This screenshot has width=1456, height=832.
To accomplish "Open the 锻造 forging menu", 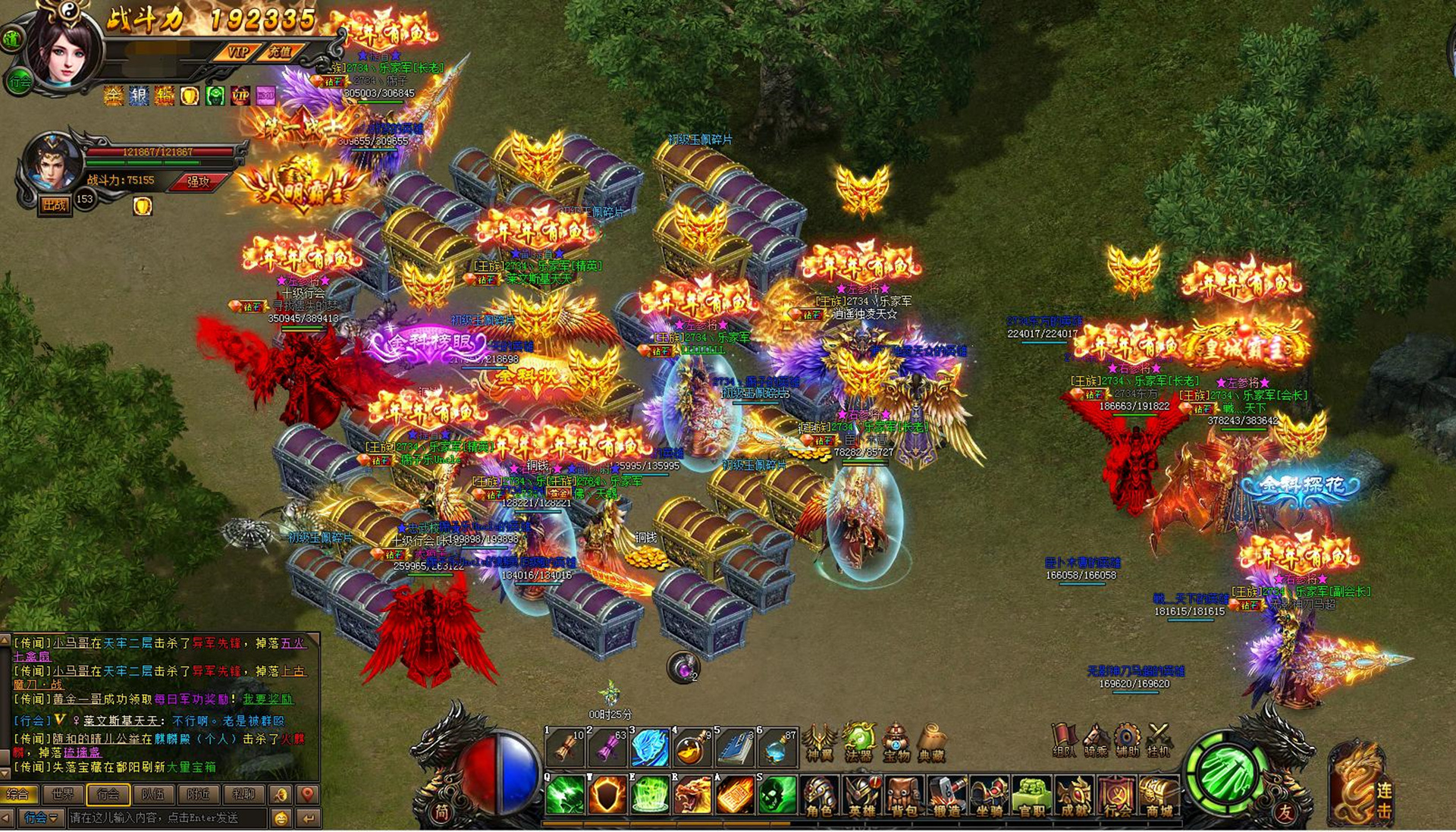I will tap(946, 797).
